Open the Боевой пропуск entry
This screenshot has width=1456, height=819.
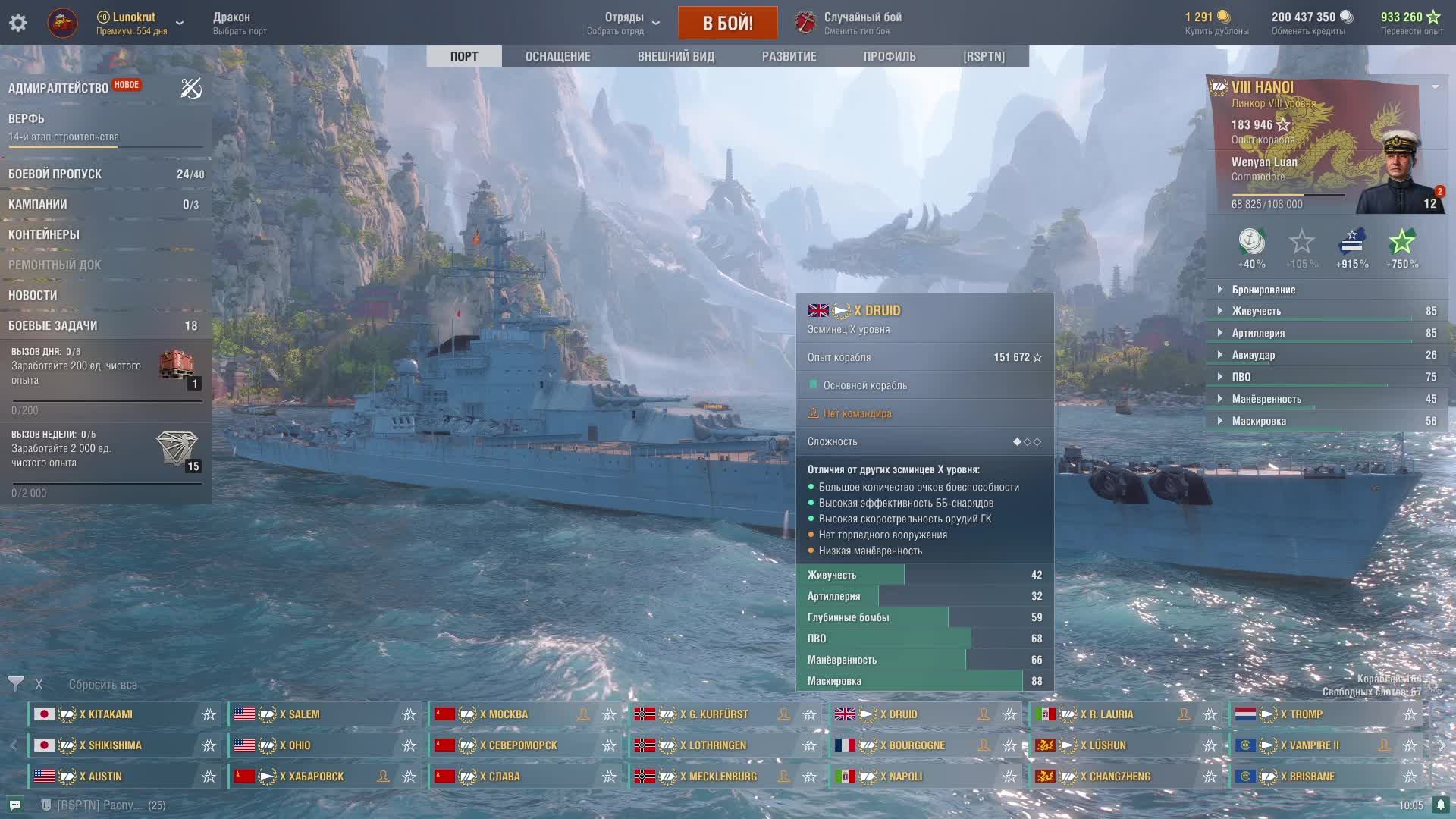coord(55,174)
